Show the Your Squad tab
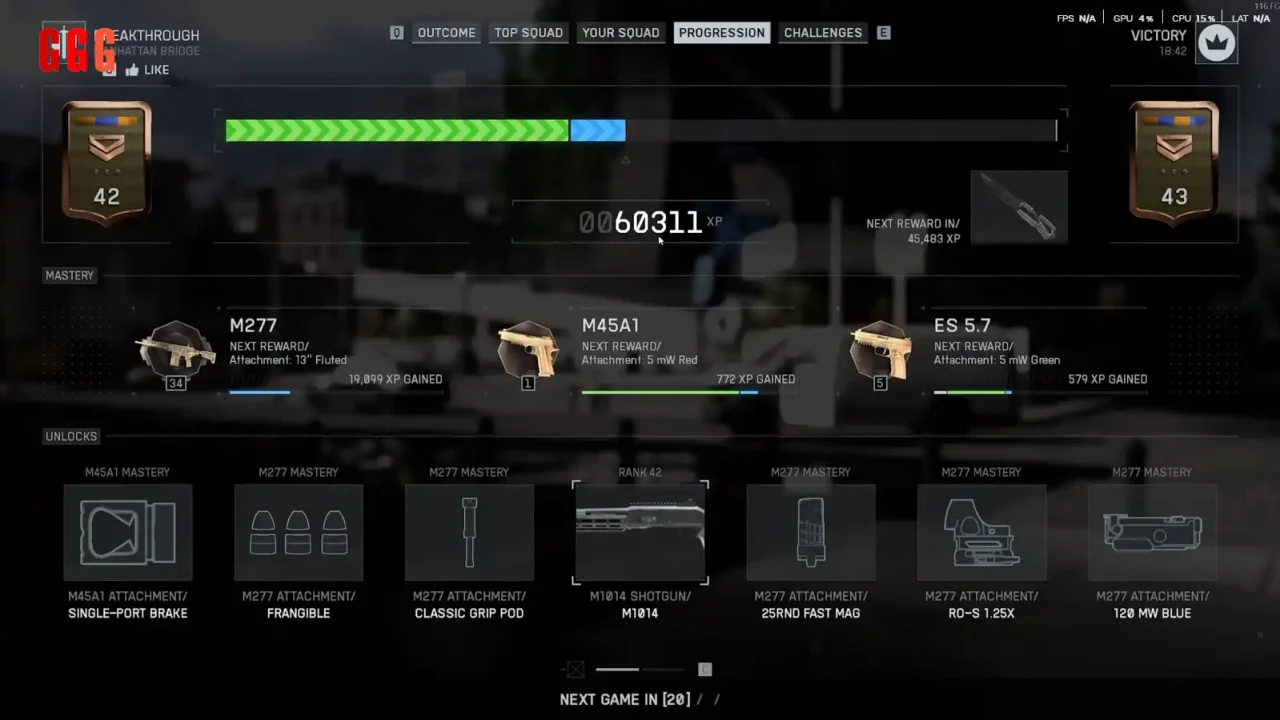This screenshot has width=1280, height=720. (620, 33)
